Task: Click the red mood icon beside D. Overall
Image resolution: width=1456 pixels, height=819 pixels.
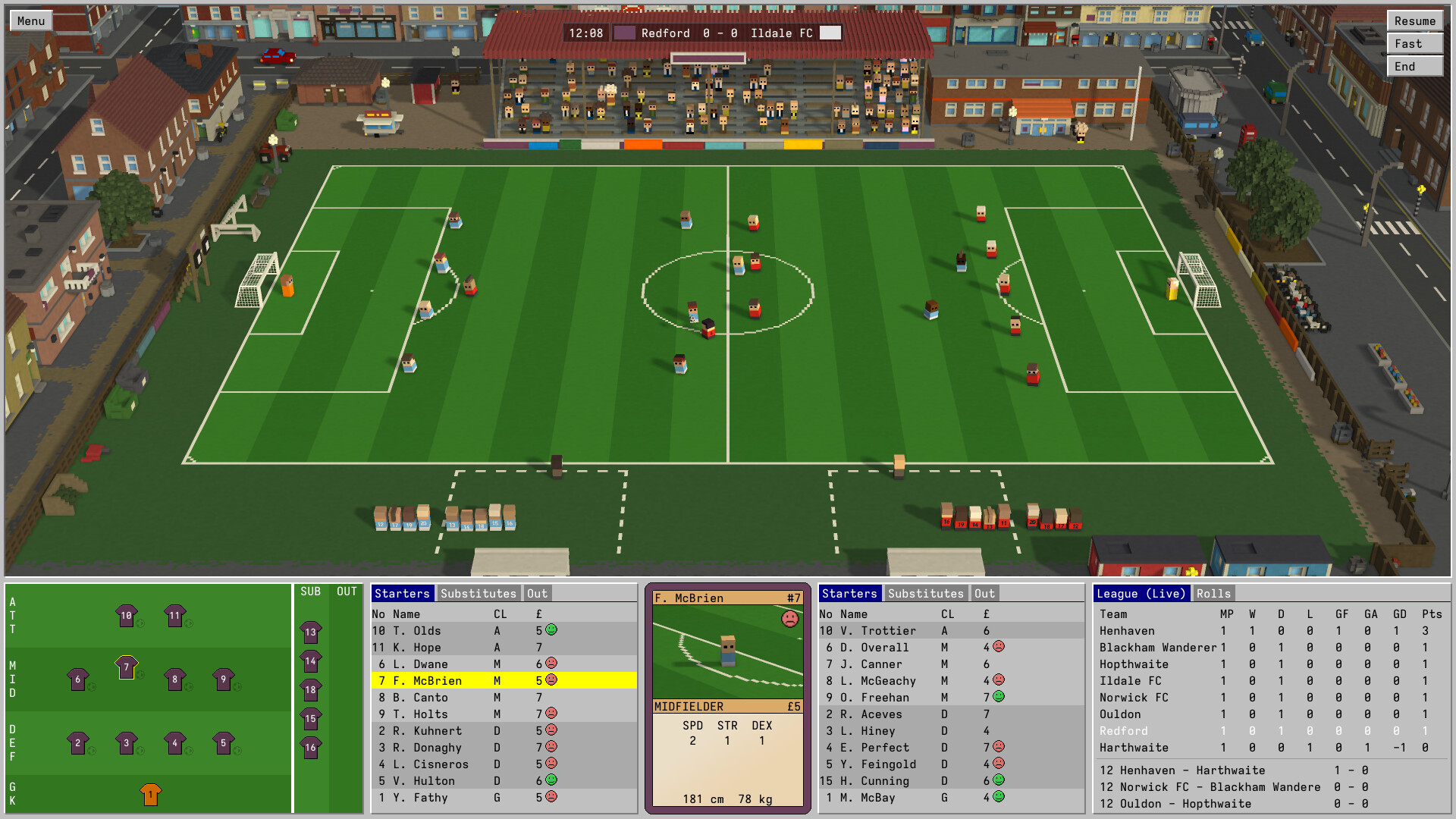Action: tap(1000, 647)
